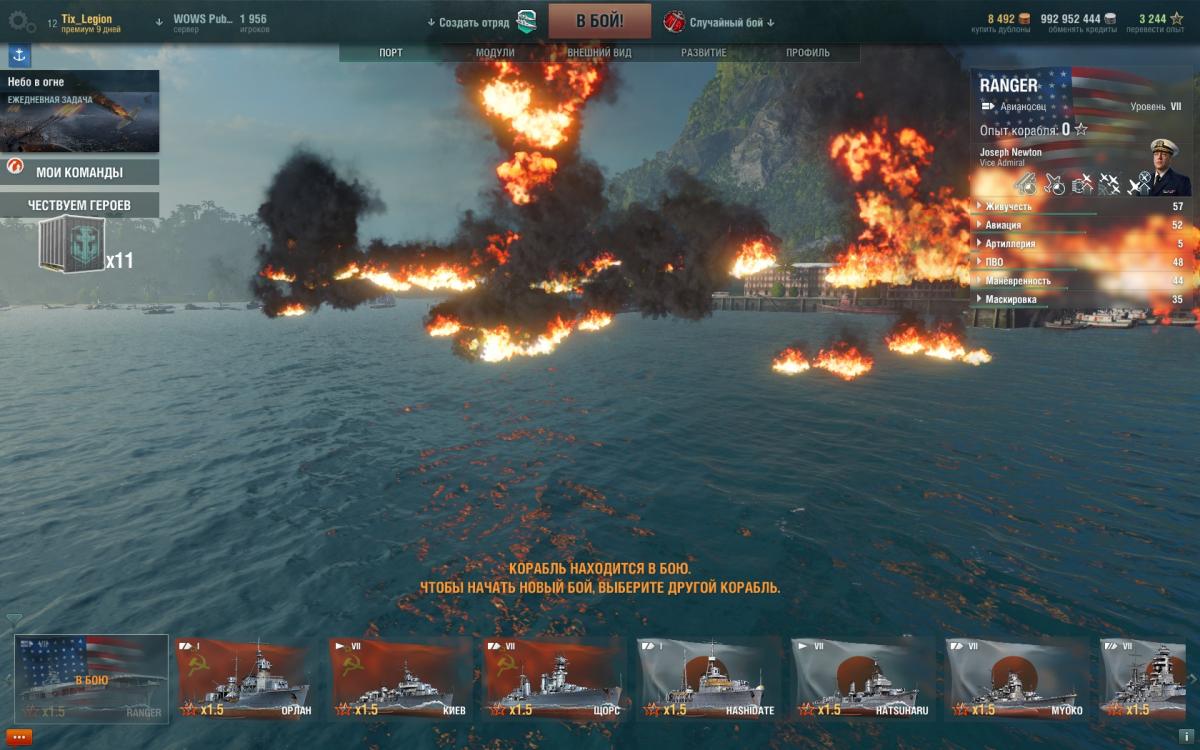Go to the РАЗВИТИЕ tab
Viewport: 1200px width, 750px height.
tap(704, 53)
